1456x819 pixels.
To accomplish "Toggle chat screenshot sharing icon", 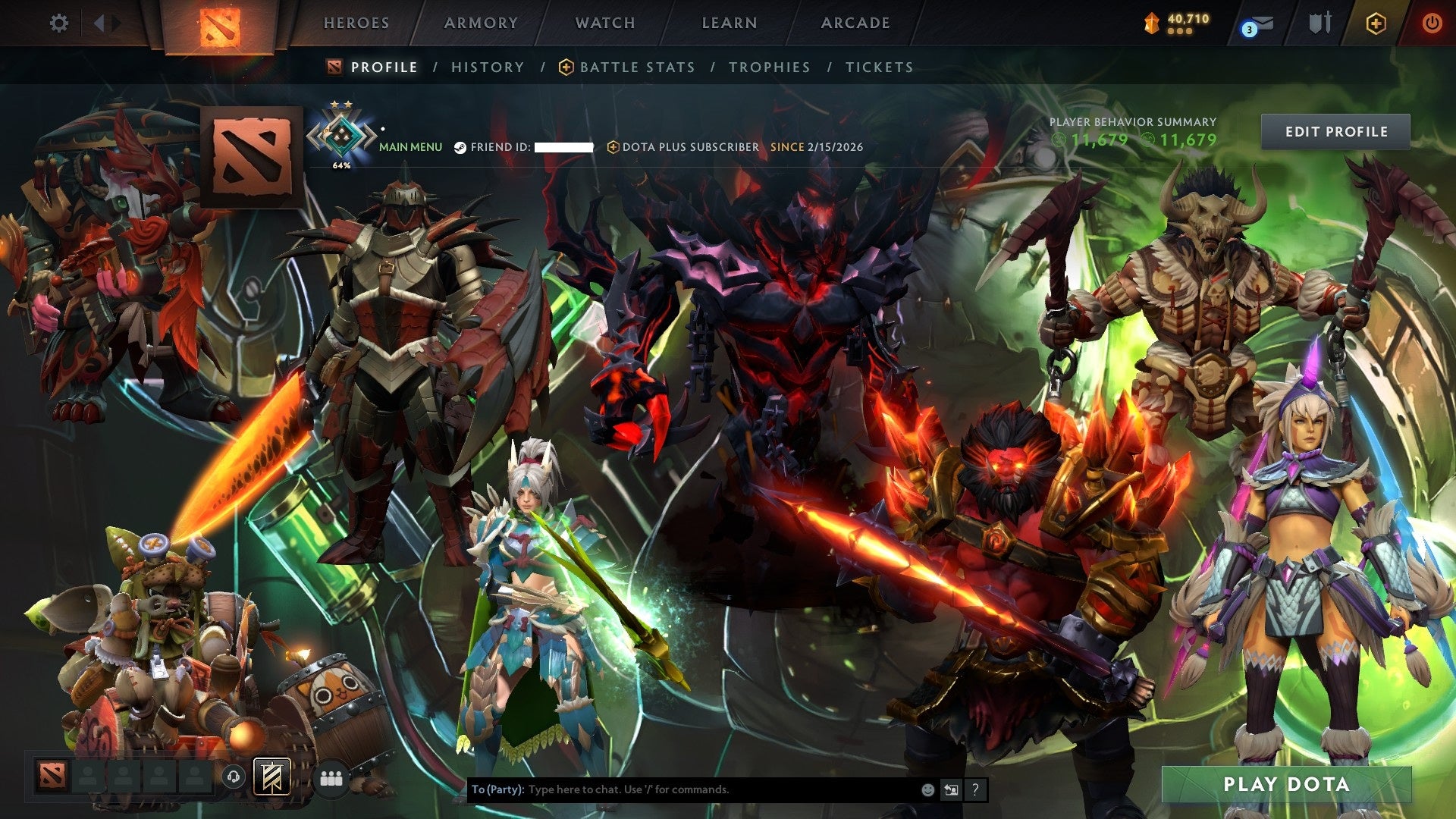I will [951, 789].
